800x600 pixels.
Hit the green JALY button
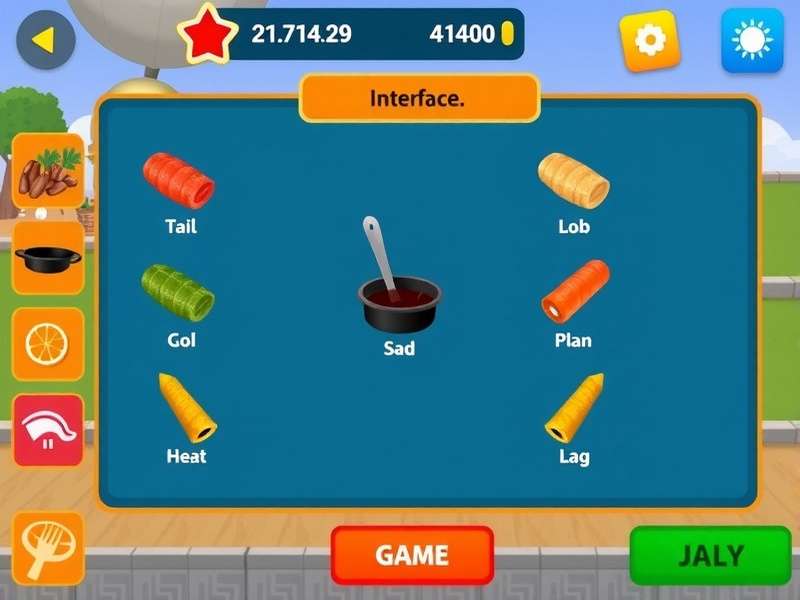pos(710,555)
